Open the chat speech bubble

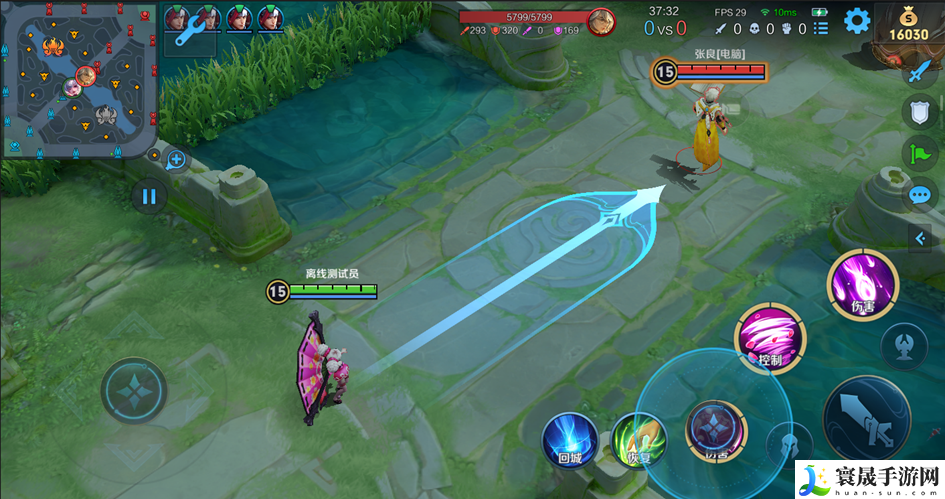click(x=918, y=194)
